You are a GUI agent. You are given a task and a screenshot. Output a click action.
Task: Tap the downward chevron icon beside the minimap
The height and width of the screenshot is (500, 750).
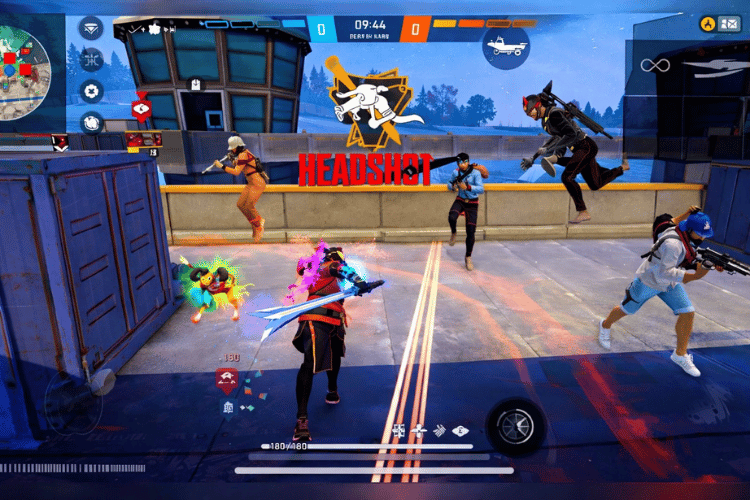[91, 28]
